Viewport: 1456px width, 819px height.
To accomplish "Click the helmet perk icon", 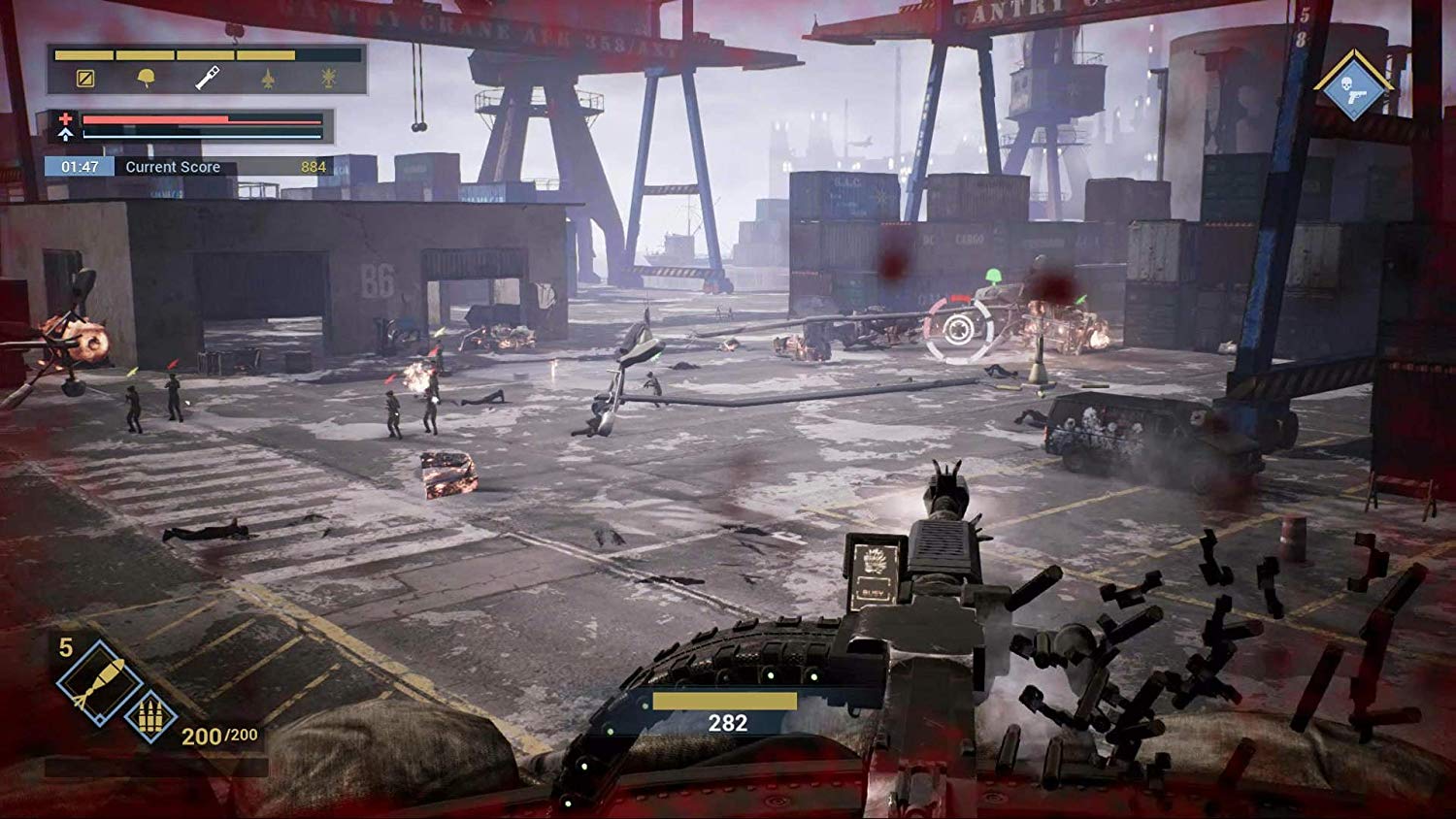I will [144, 78].
